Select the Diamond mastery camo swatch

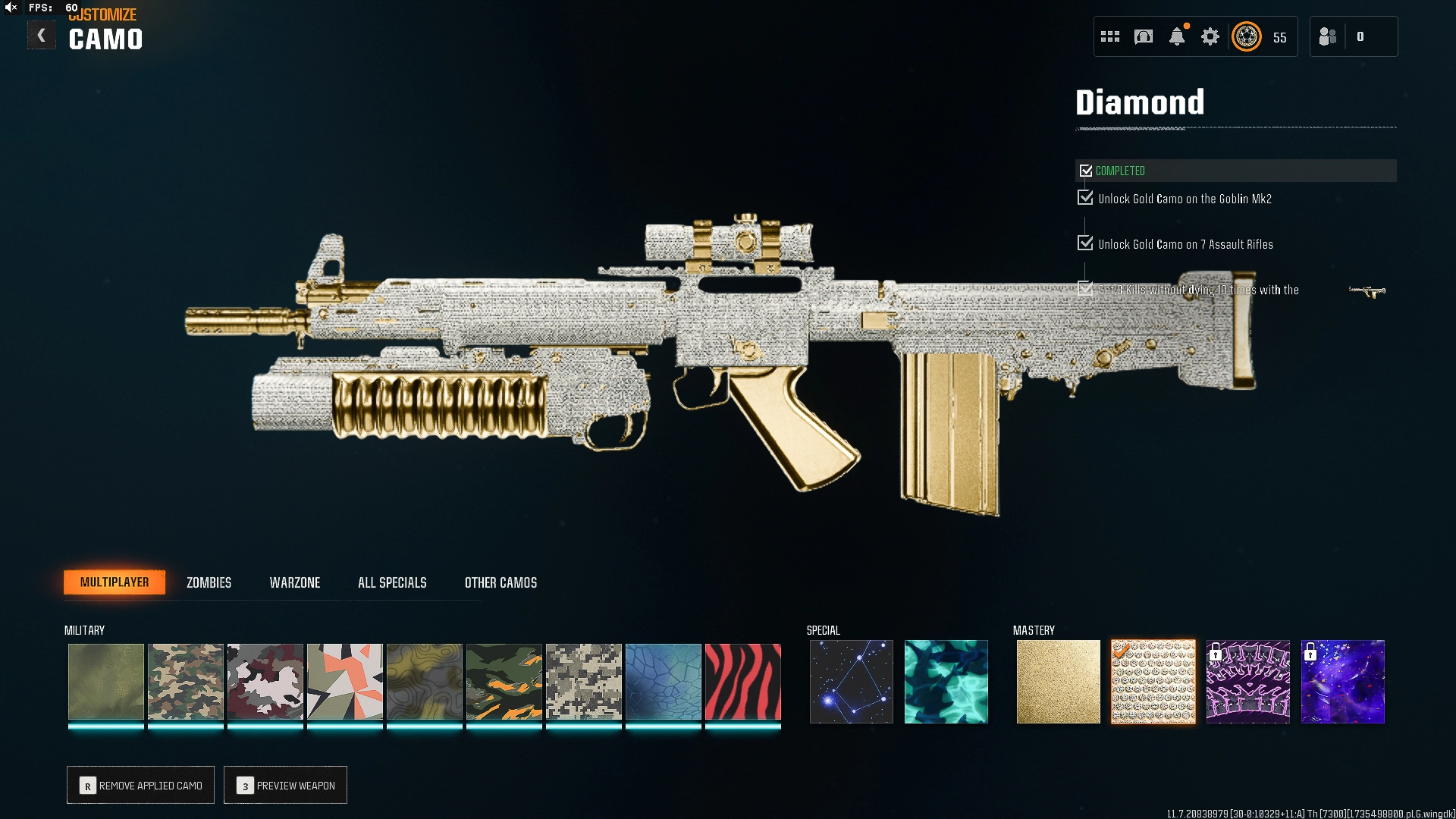(1153, 681)
